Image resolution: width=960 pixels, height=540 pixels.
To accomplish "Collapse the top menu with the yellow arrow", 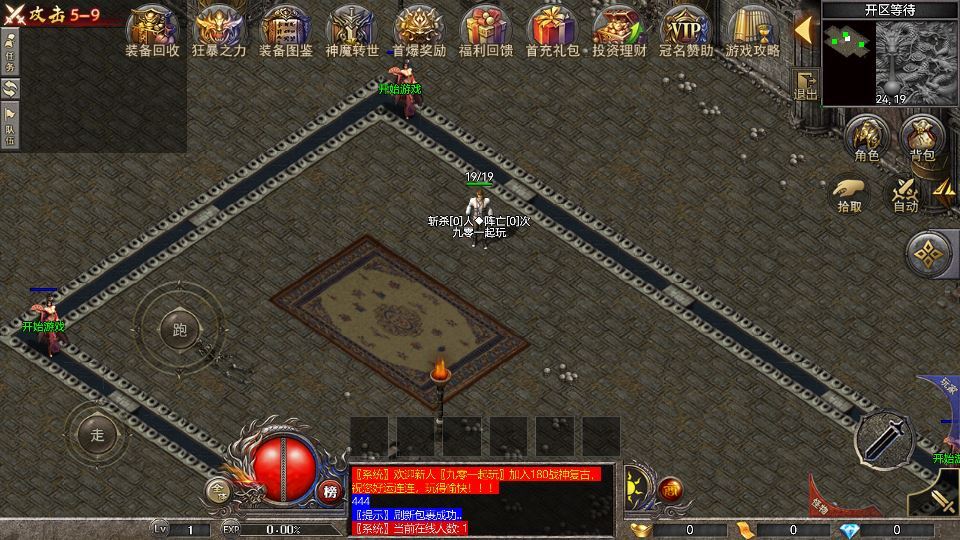I will pos(803,28).
